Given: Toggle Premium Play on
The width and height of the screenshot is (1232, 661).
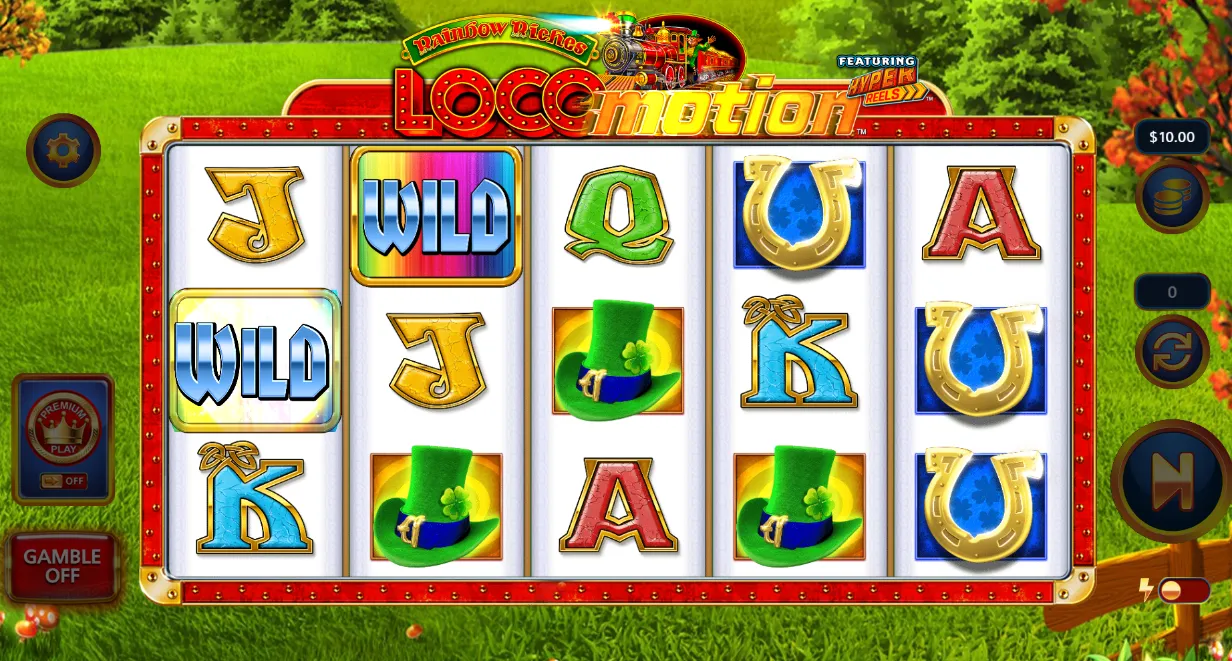Looking at the screenshot, I should point(63,438).
